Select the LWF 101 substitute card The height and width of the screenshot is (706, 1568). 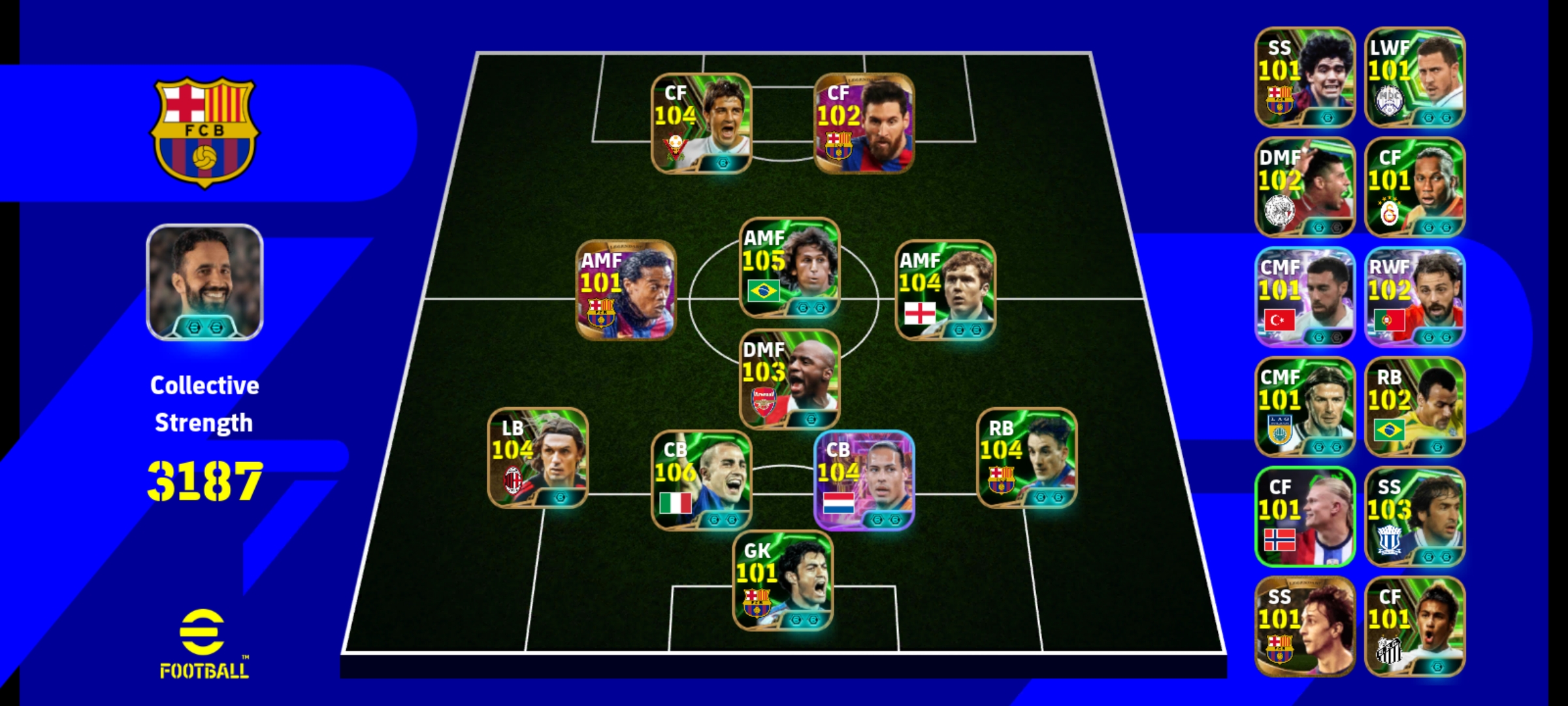click(1414, 77)
